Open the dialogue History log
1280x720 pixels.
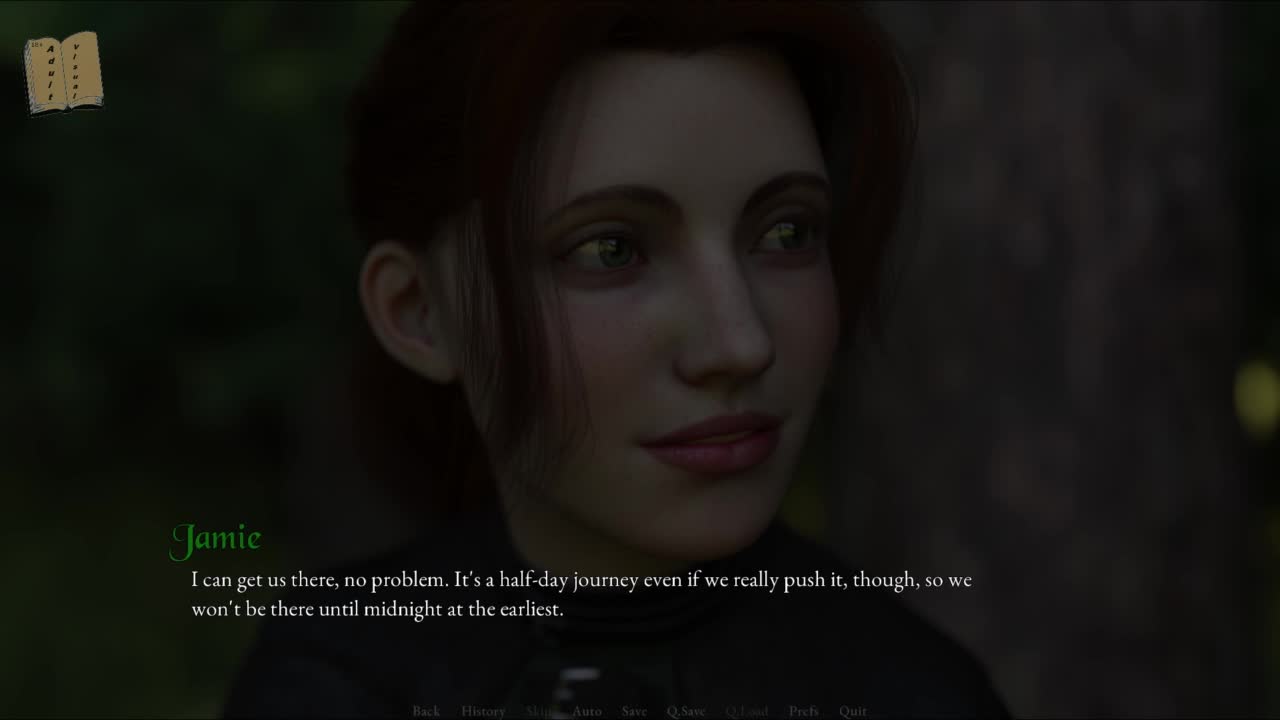[x=483, y=711]
